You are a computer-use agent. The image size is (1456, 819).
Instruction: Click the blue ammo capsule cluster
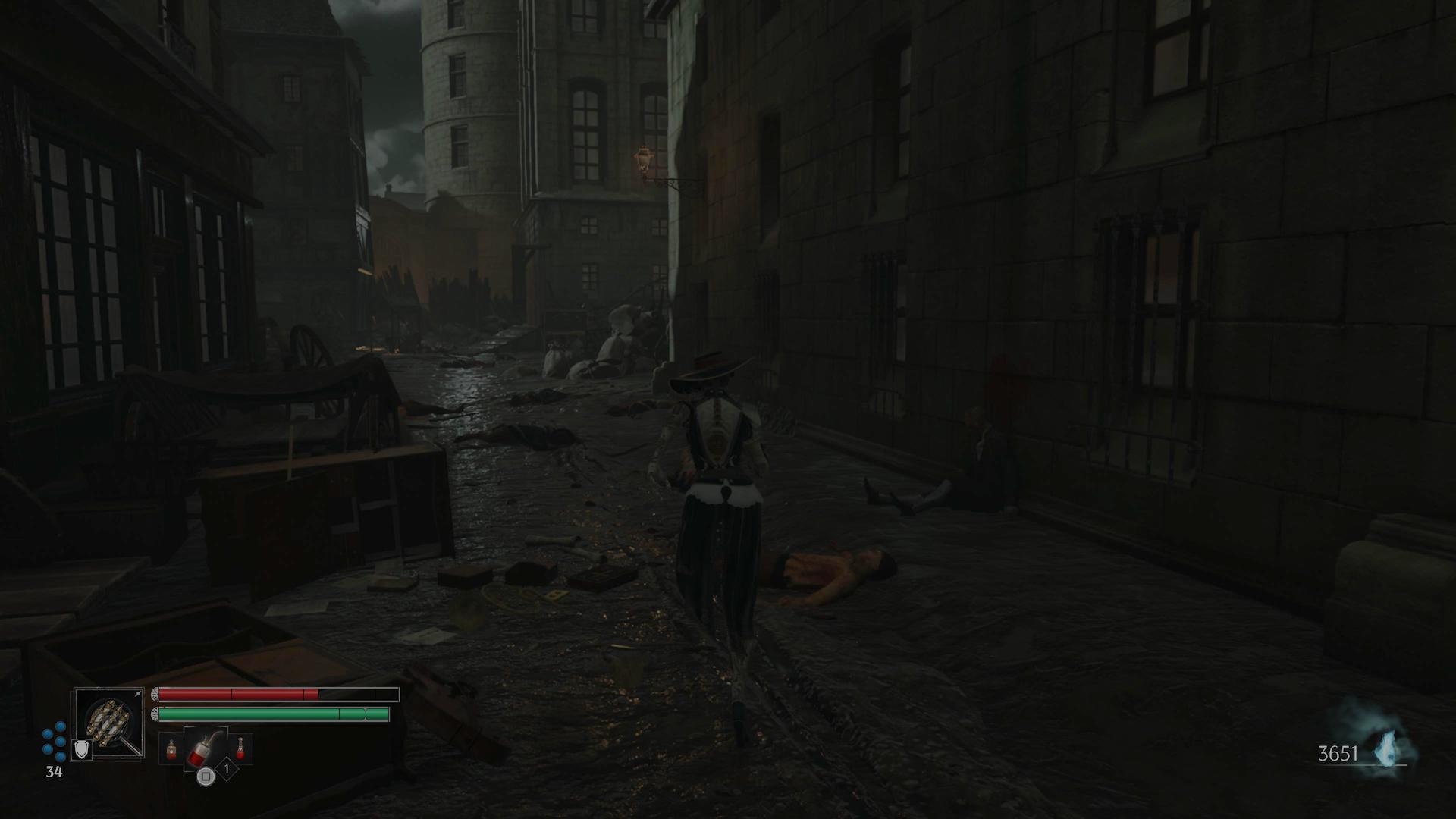tap(54, 741)
